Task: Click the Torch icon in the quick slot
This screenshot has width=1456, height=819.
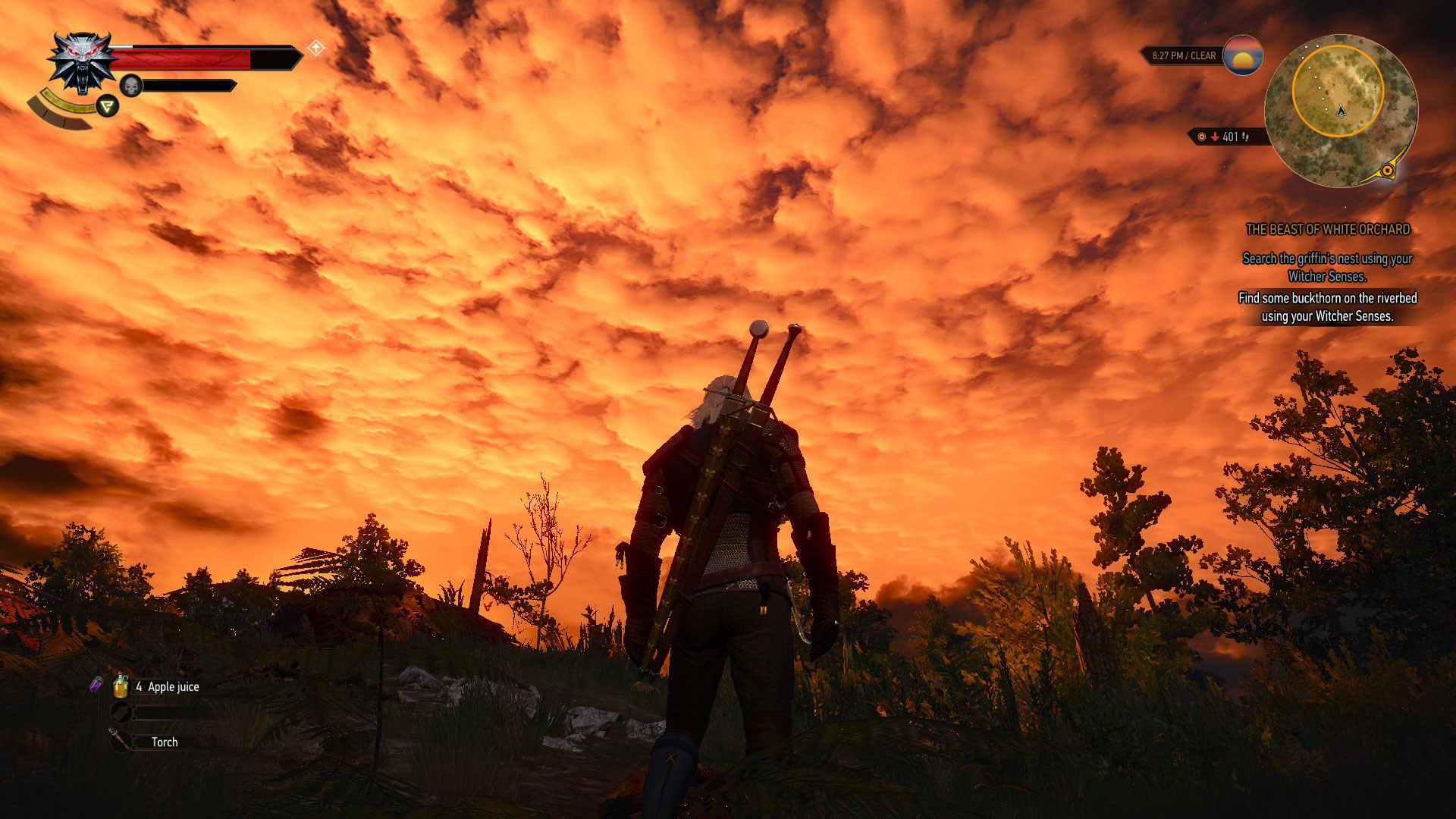Action: (x=118, y=740)
